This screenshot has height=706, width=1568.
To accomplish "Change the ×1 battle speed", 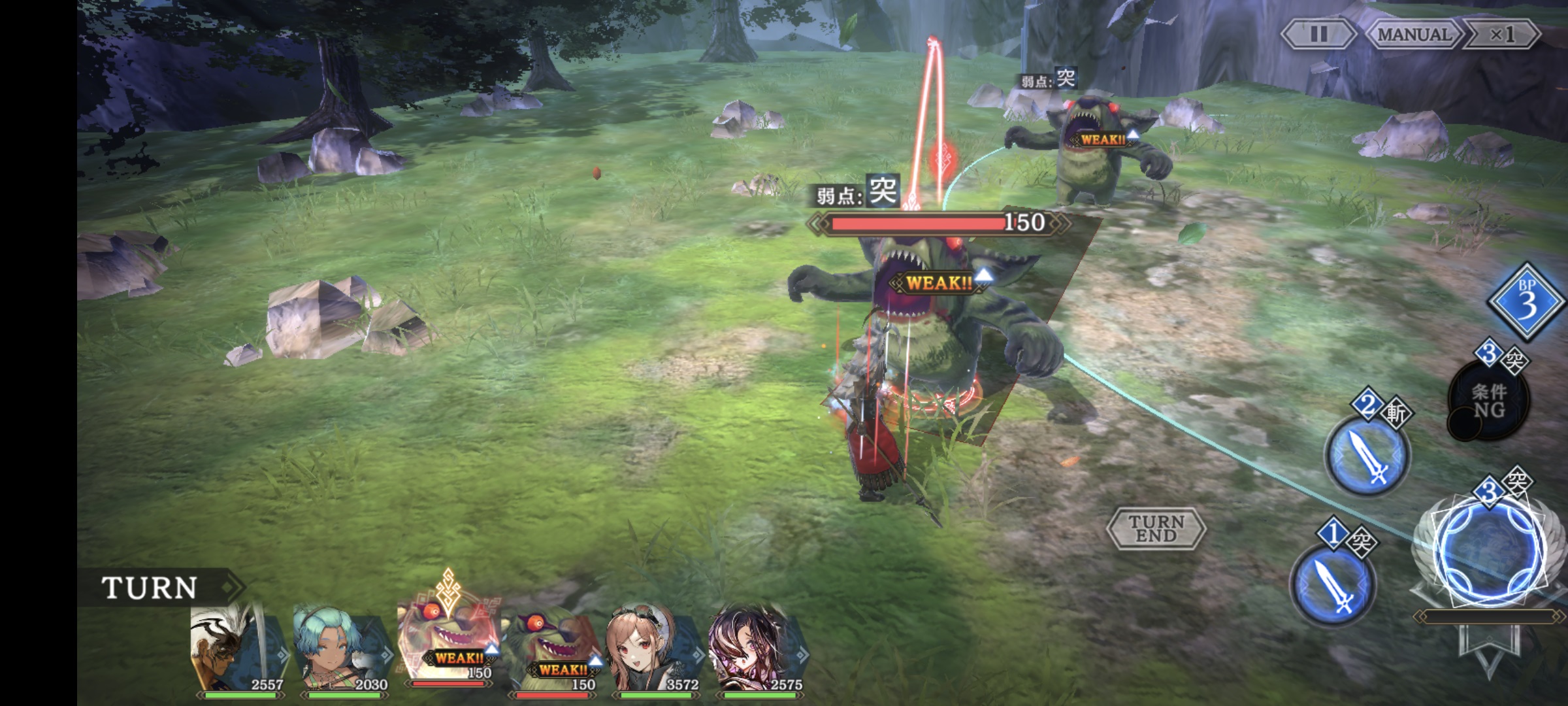I will (x=1502, y=34).
